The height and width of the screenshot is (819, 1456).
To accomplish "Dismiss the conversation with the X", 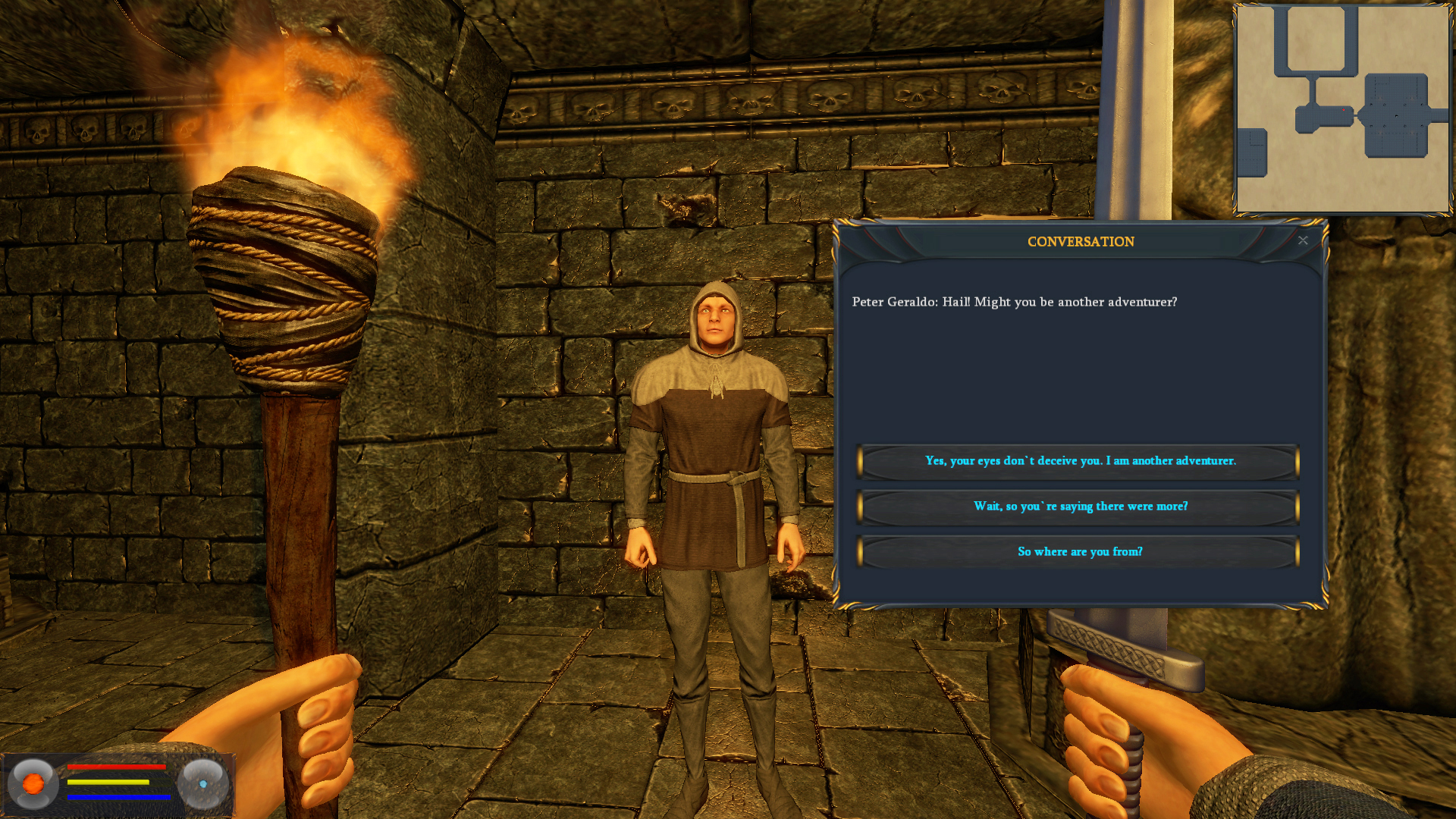I will point(1303,240).
